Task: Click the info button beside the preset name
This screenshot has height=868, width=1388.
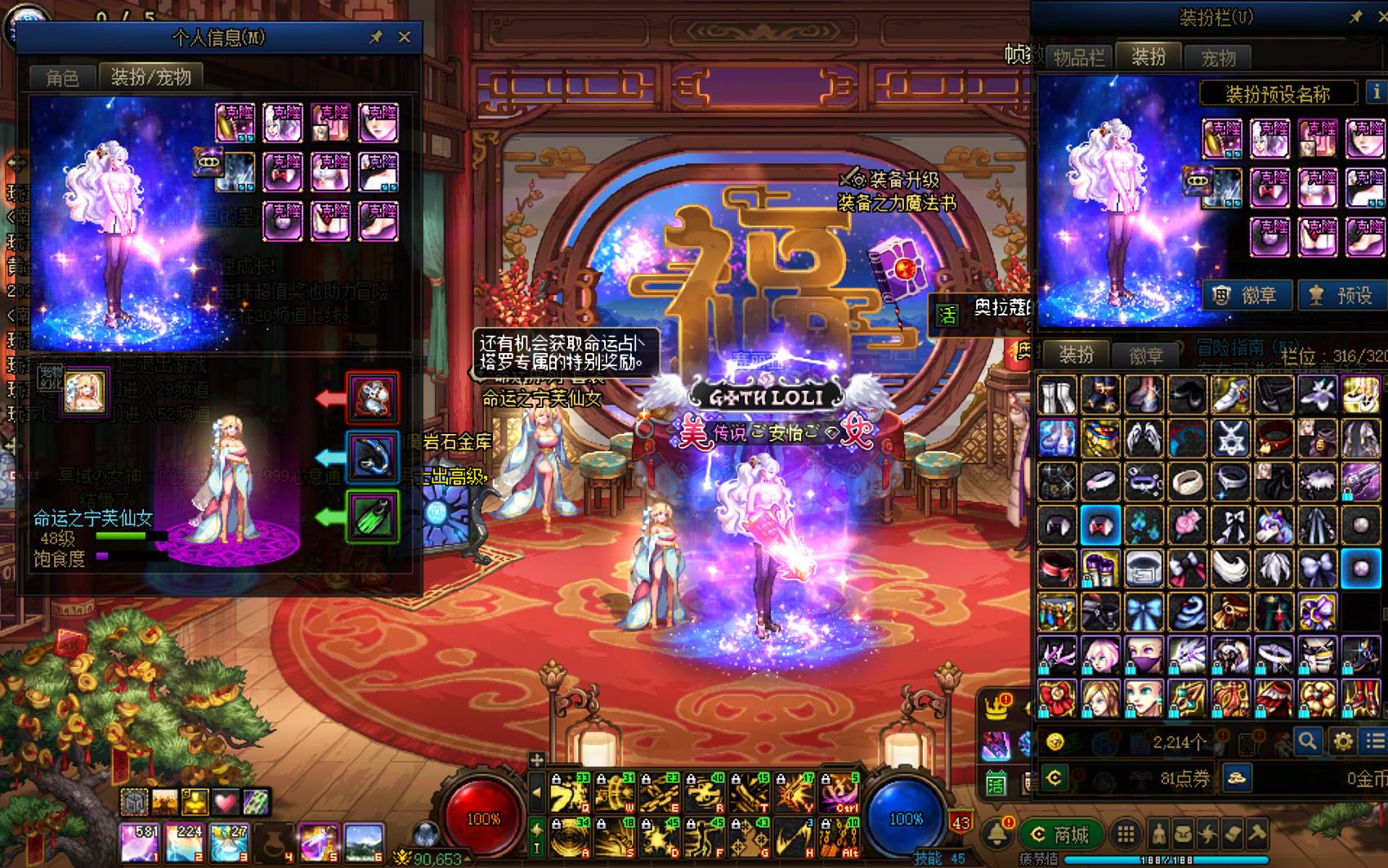Action: pyautogui.click(x=1377, y=92)
